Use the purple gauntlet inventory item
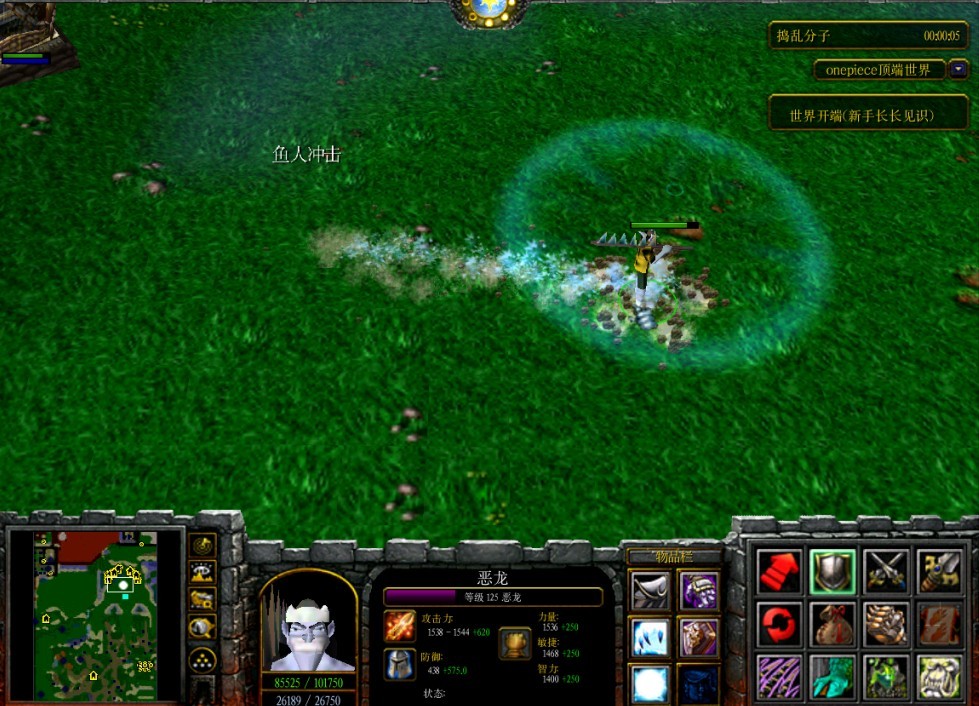 (x=699, y=591)
